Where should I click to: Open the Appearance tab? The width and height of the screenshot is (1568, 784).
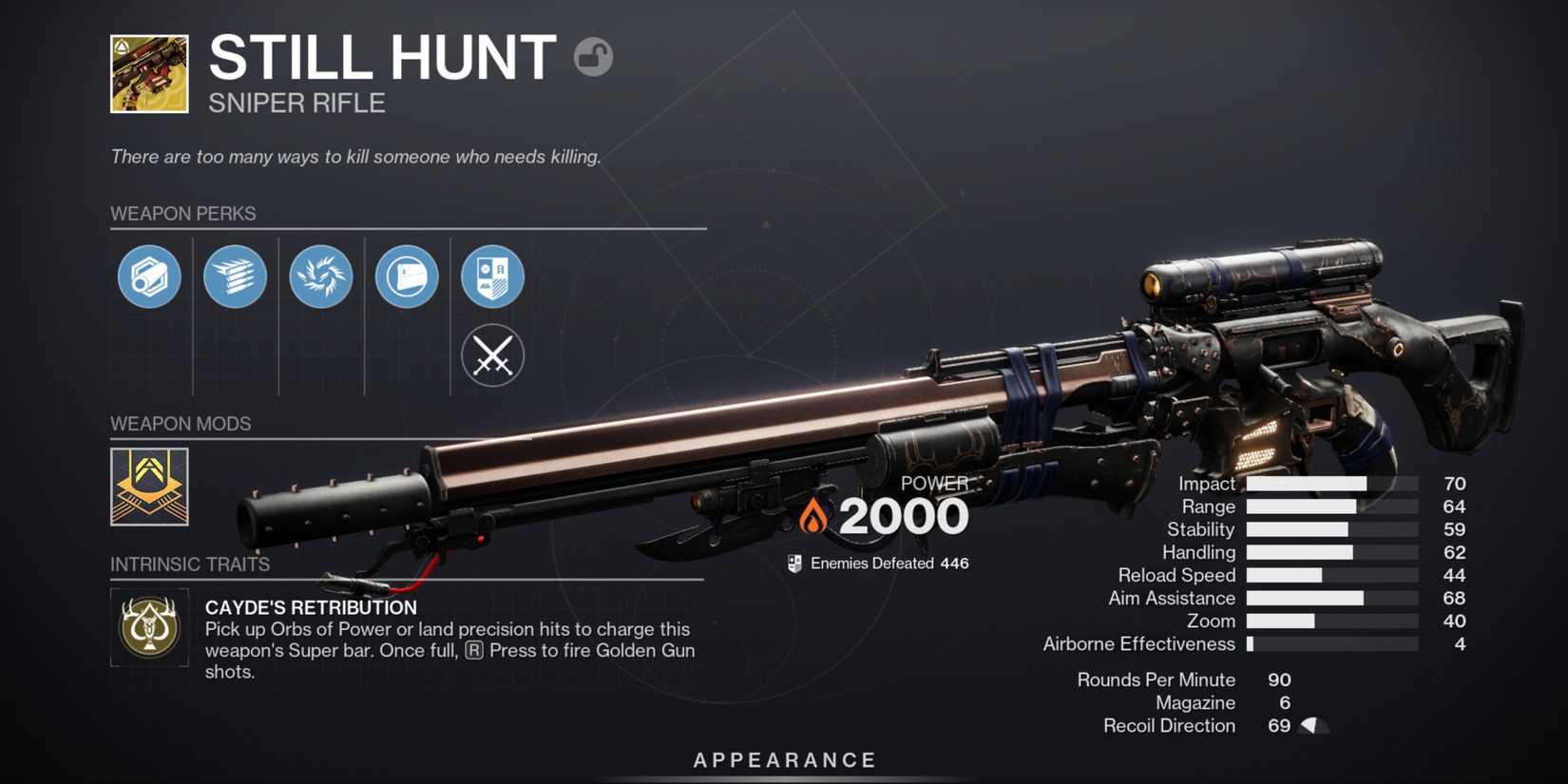click(783, 759)
